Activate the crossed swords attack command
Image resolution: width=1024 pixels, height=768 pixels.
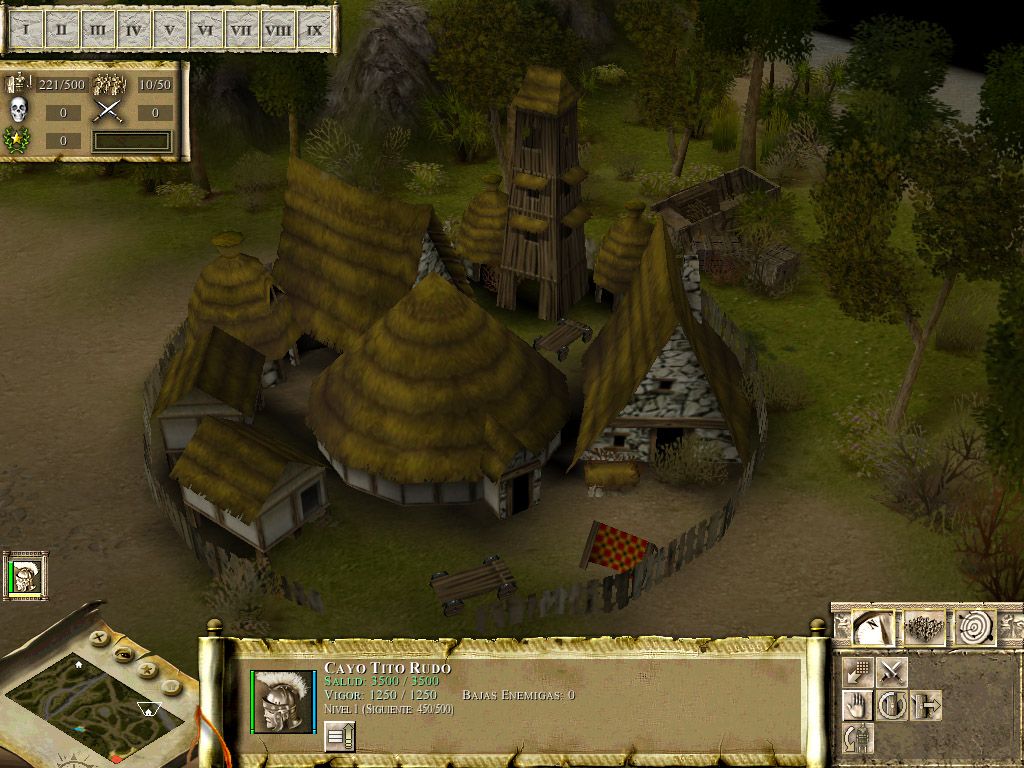click(x=892, y=672)
